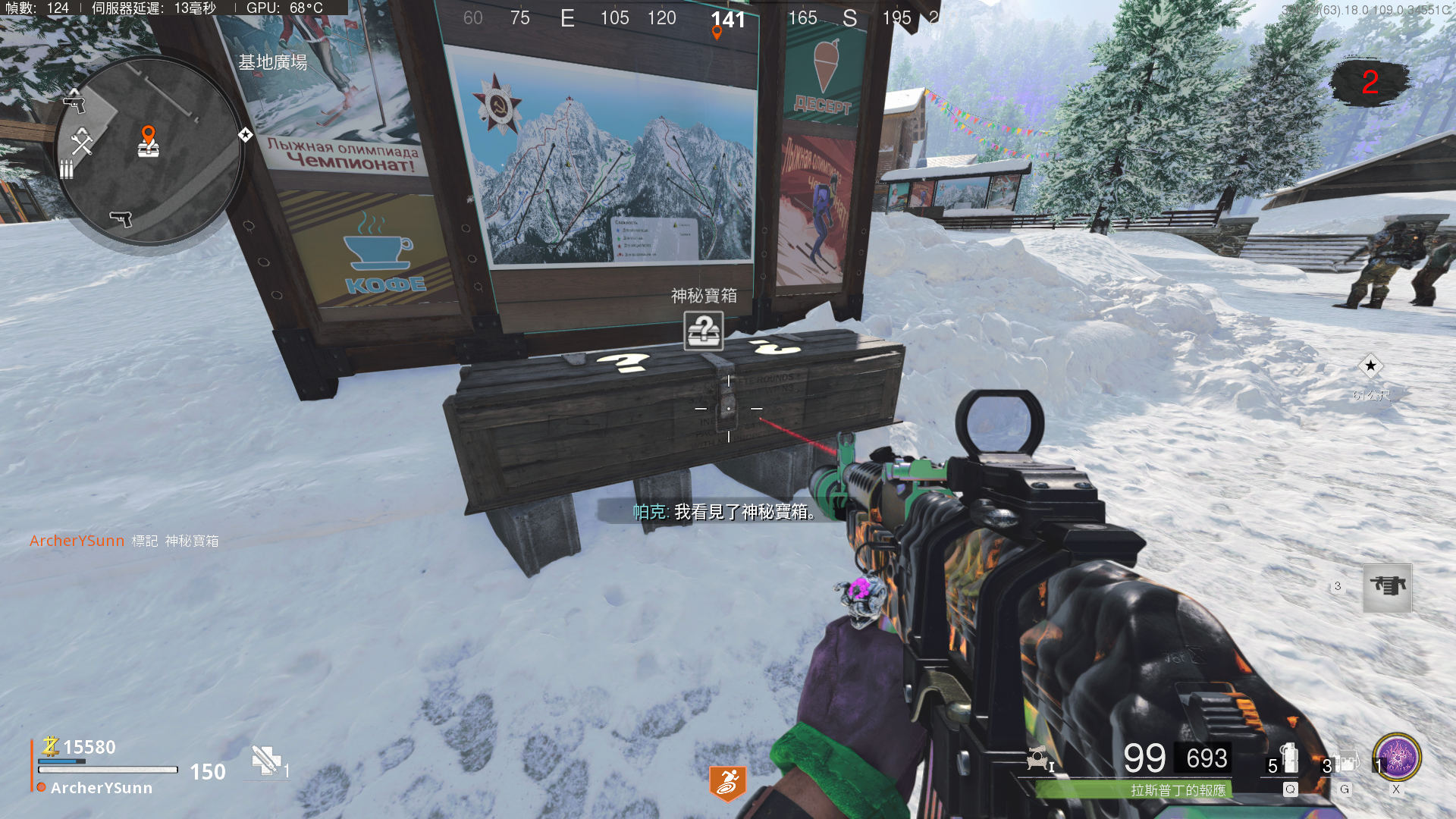Select the lethal equipment slot with count 3
The image size is (1456, 819).
1344,763
